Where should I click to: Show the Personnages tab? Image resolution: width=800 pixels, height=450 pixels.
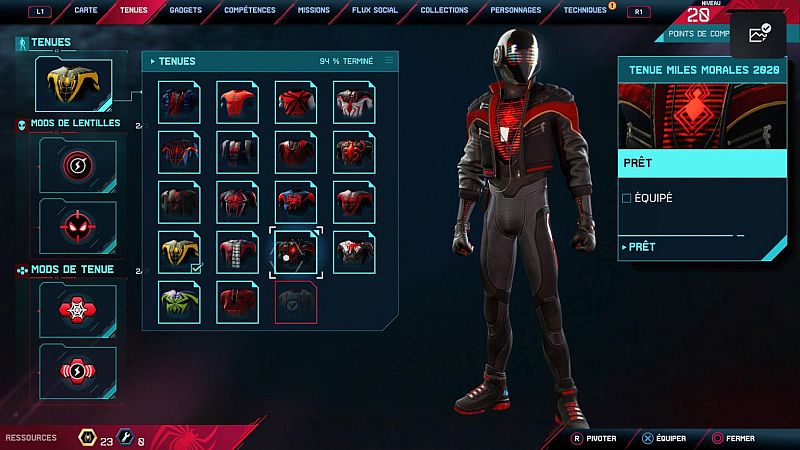pyautogui.click(x=516, y=10)
